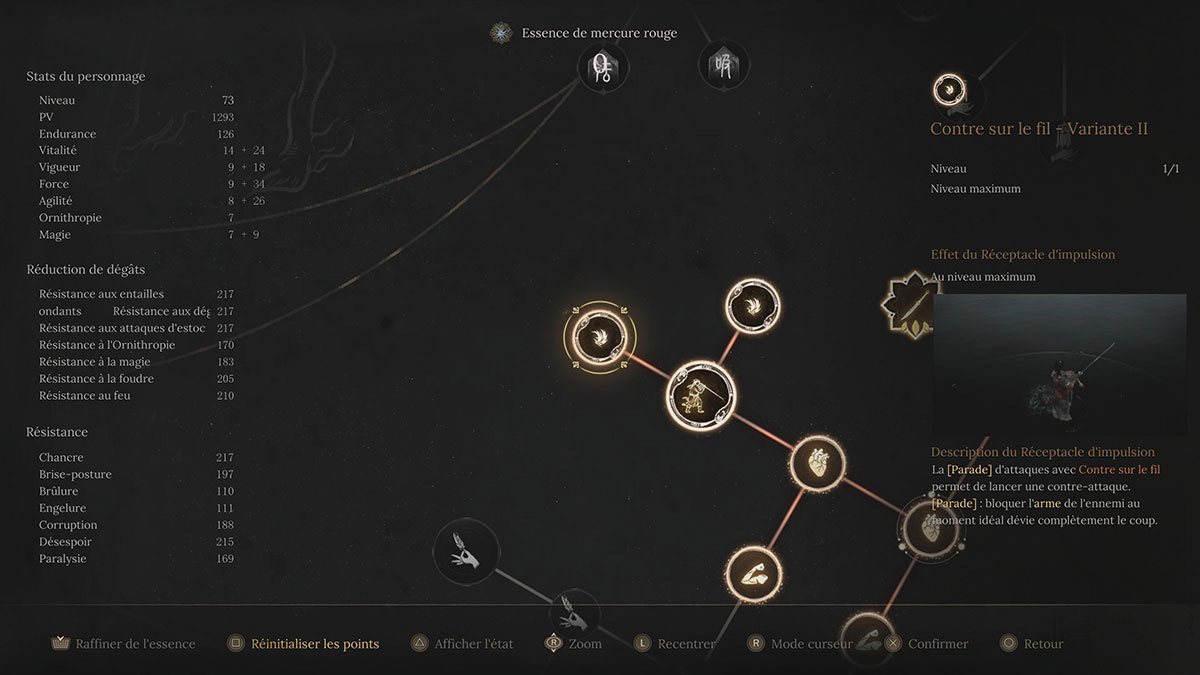
Task: Select the rune node below Essence de mercure rouge
Action: tap(603, 68)
